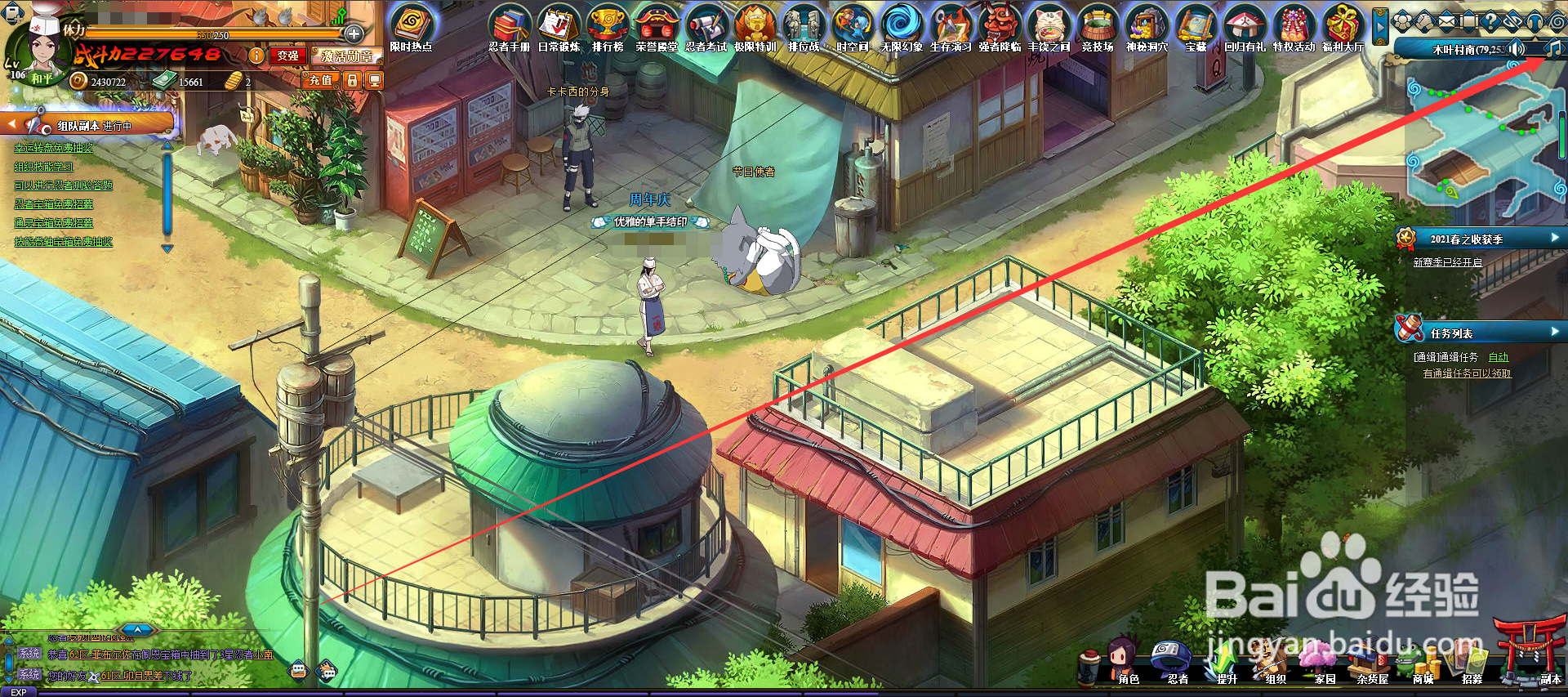This screenshot has width=1568, height=697.
Task: Click the 激活勋章 medal button
Action: tap(347, 56)
